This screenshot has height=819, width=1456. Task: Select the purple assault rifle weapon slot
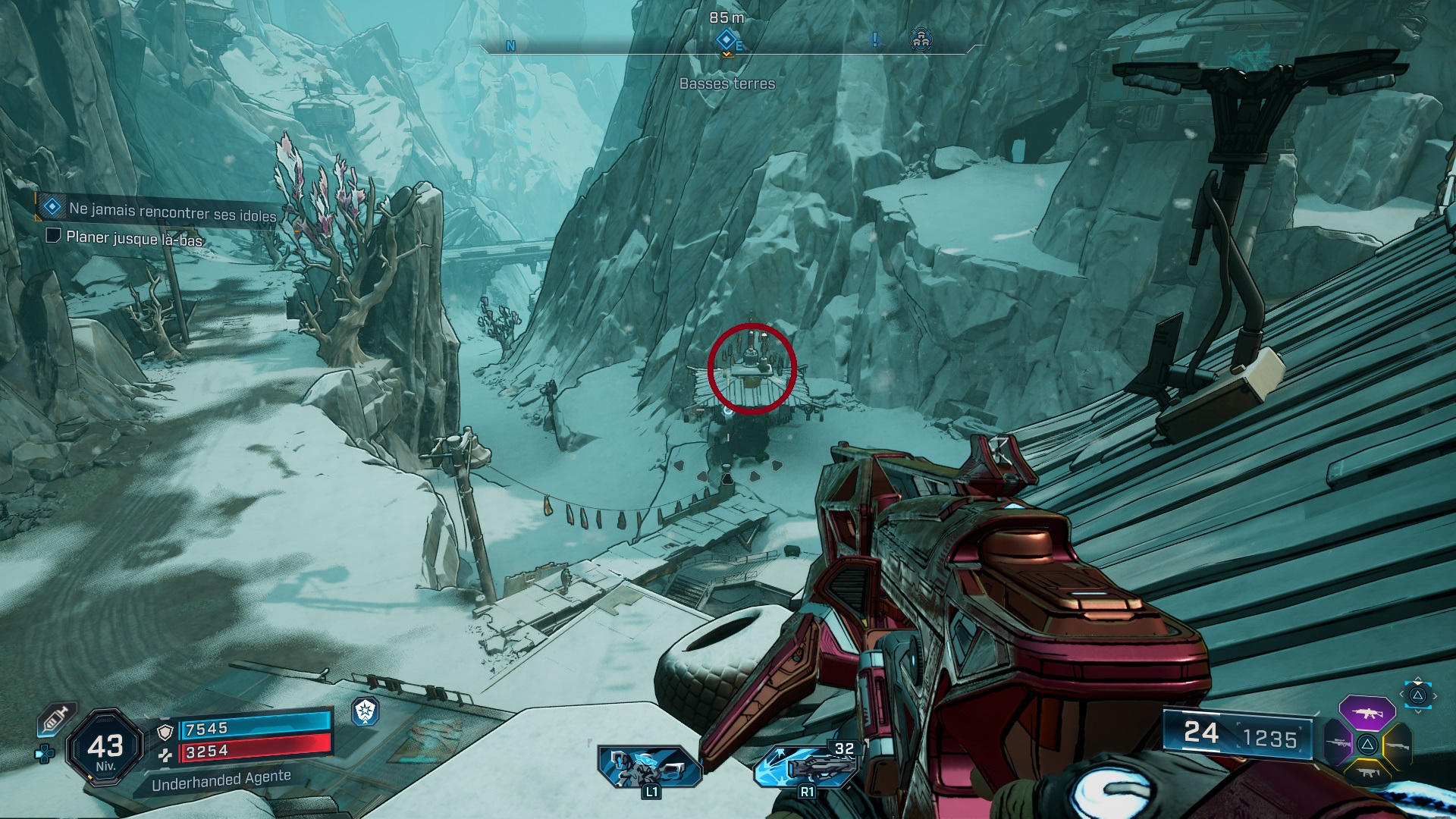click(x=1367, y=713)
